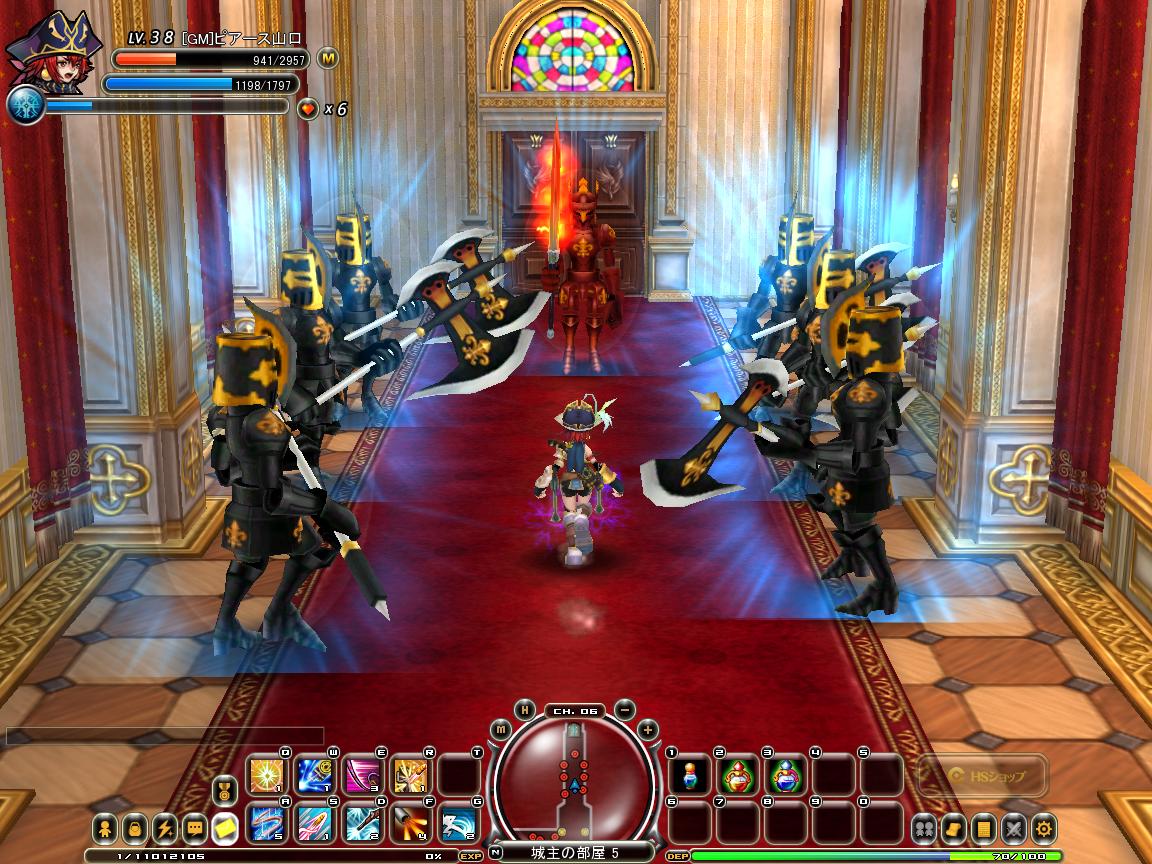Image resolution: width=1152 pixels, height=864 pixels.
Task: Use the blue potion in slot 3
Action: 786,776
